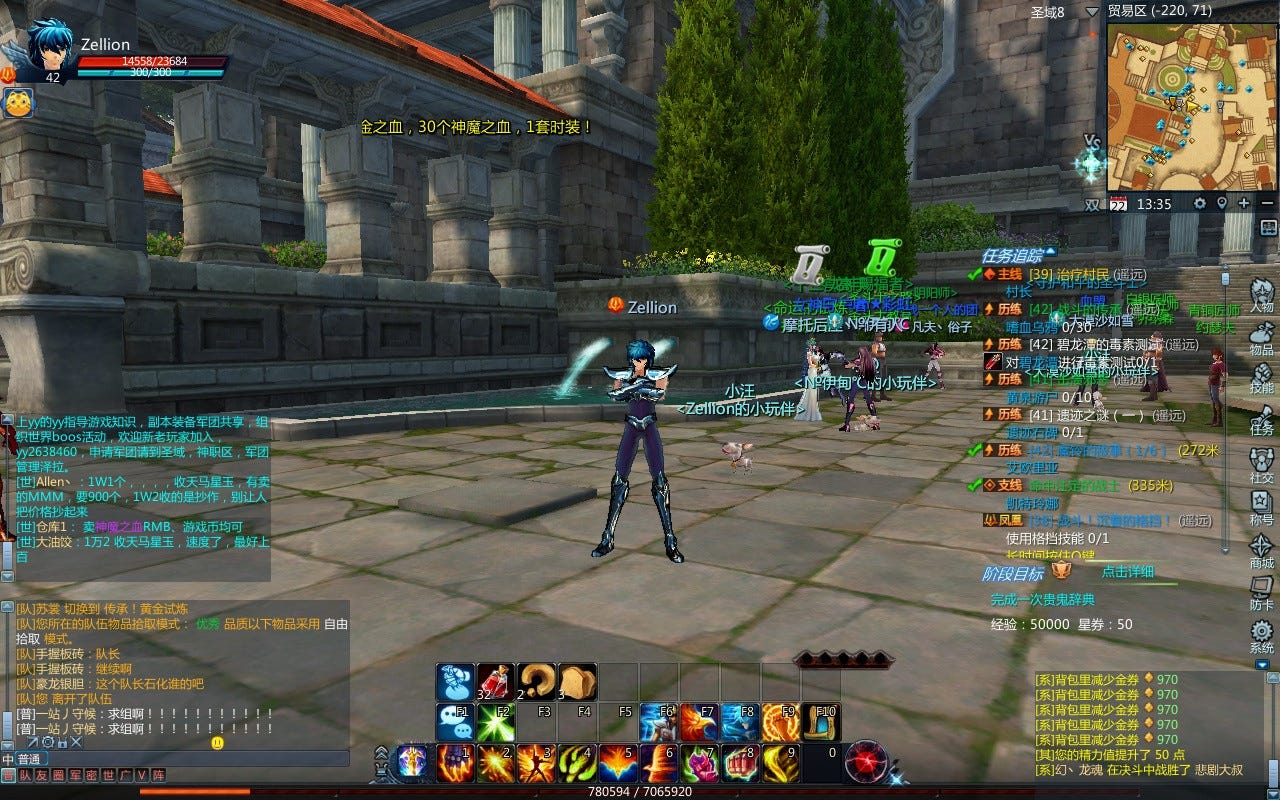Open the calendar icon beside the clock
1280x800 pixels.
tap(1118, 204)
